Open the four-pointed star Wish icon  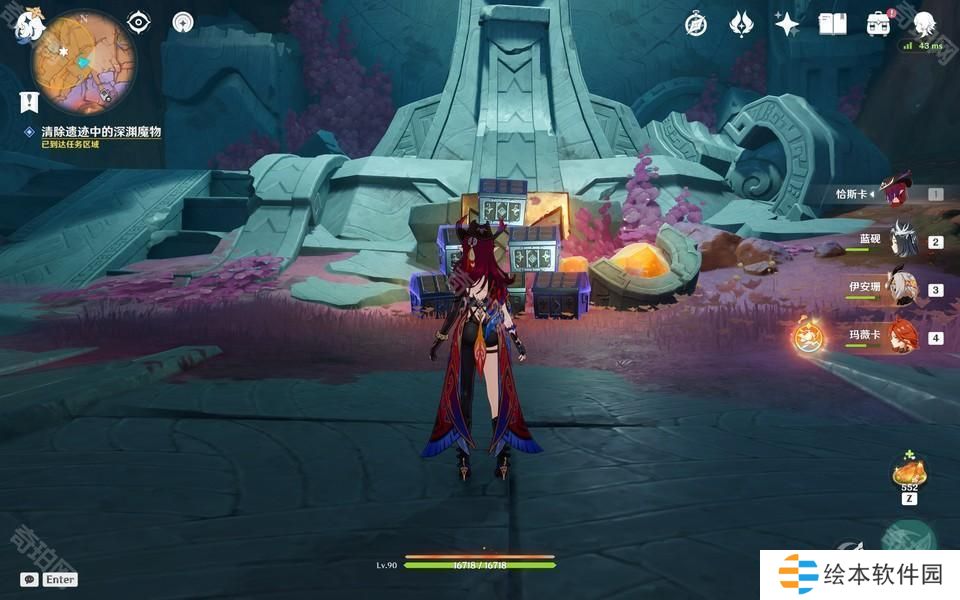(x=787, y=25)
